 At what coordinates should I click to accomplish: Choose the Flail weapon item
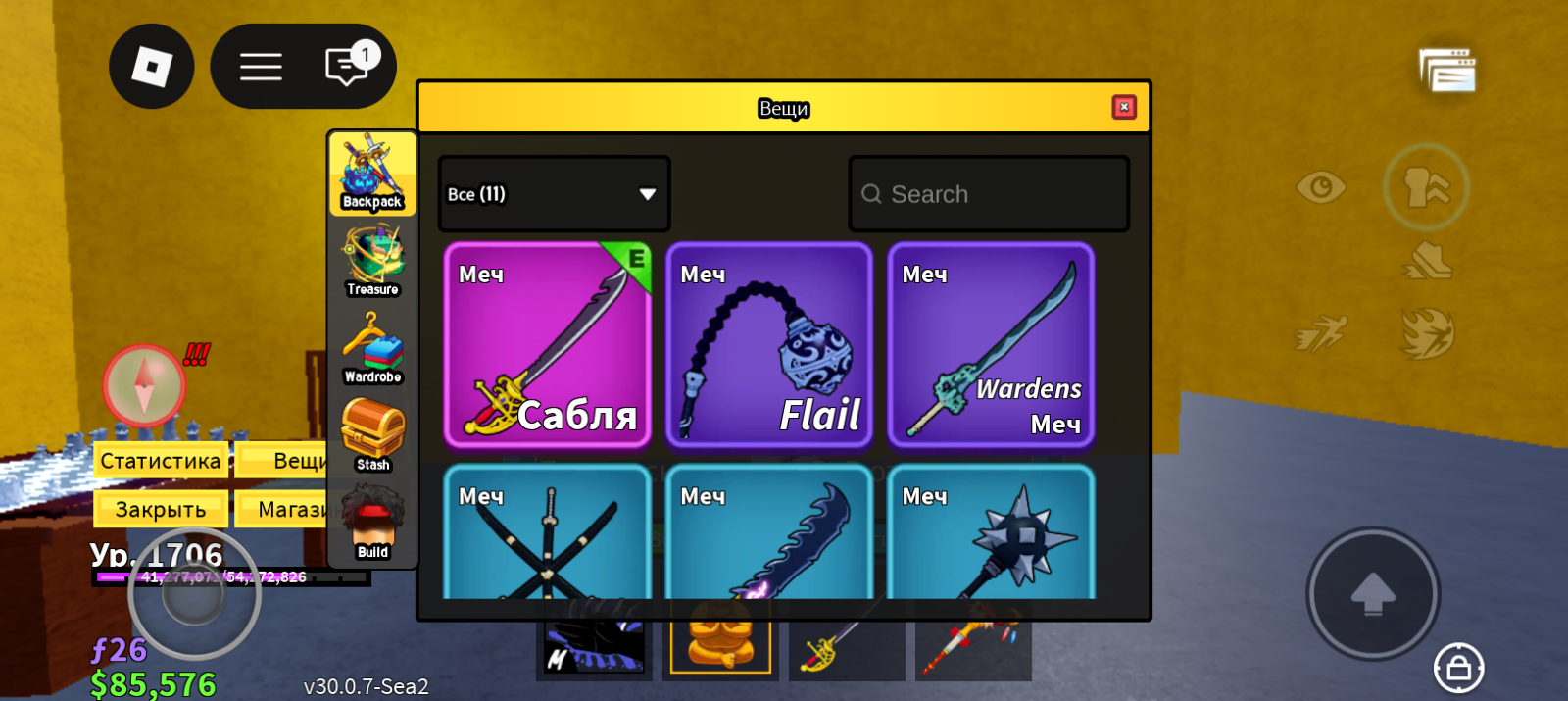(x=769, y=345)
